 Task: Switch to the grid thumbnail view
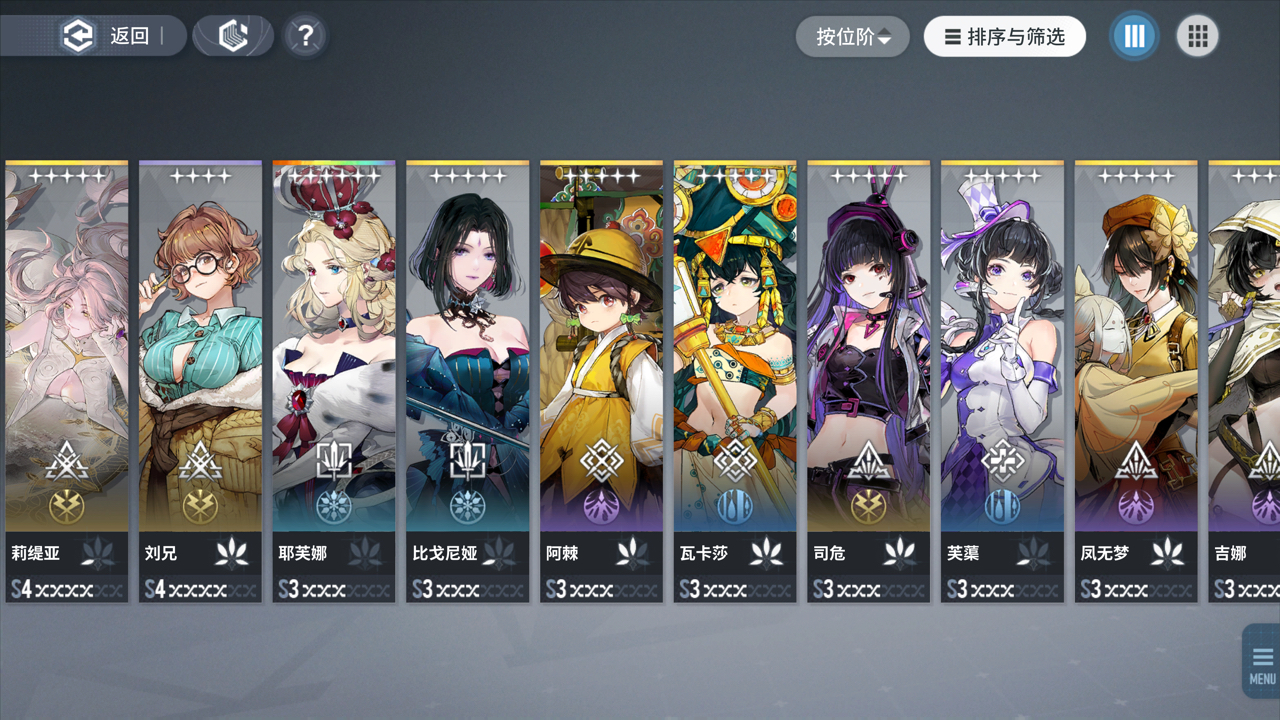coord(1197,37)
